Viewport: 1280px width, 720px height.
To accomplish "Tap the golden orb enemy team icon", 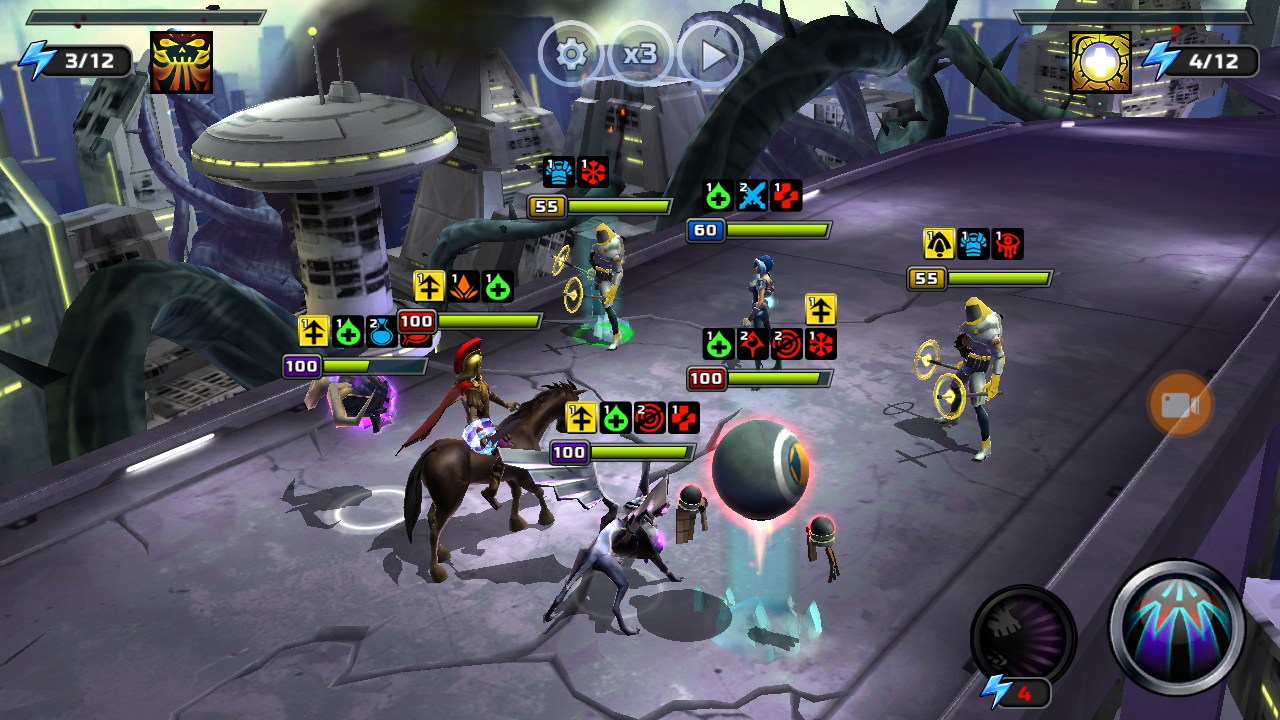I will click(1100, 62).
